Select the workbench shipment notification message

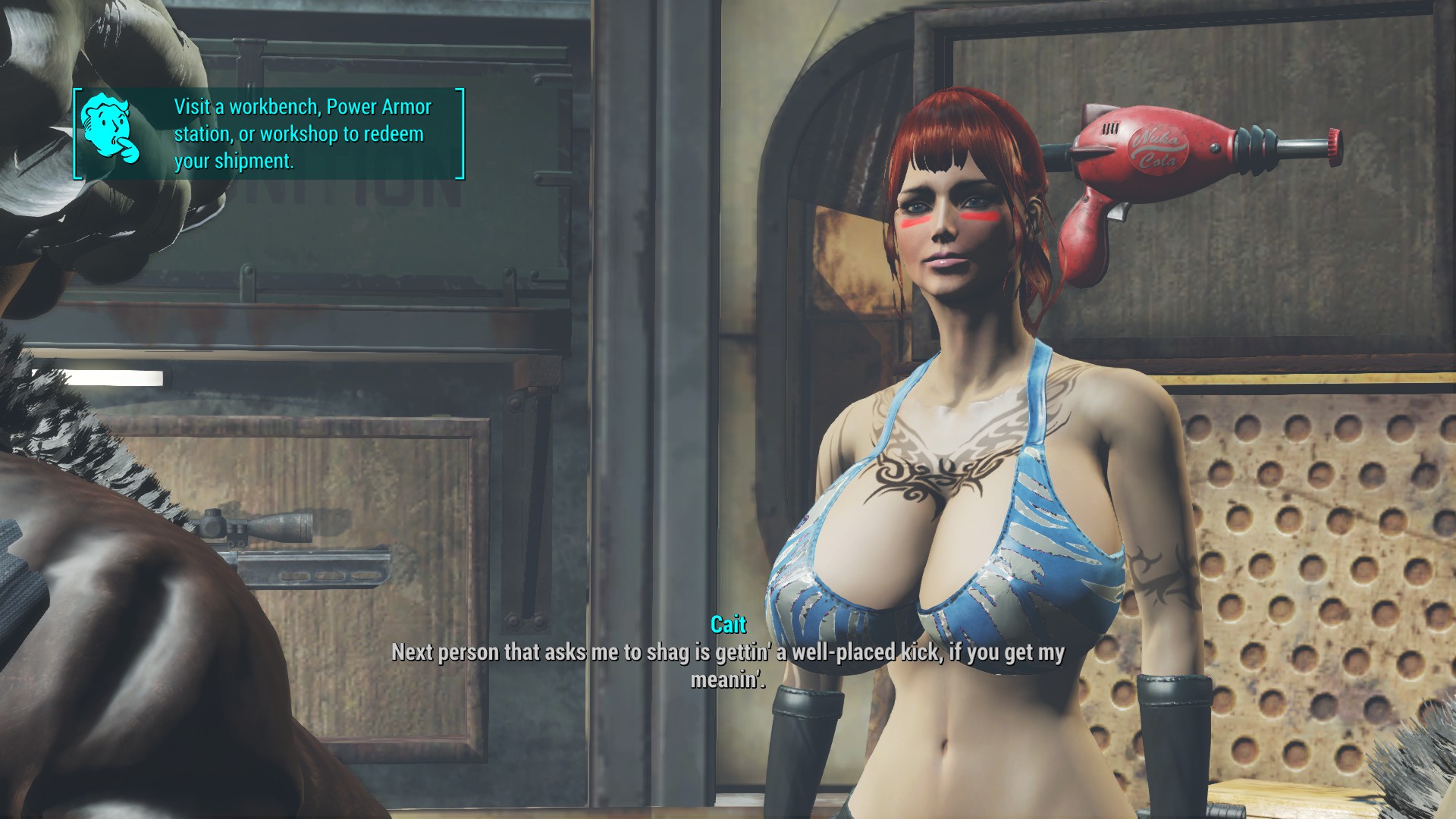(303, 134)
